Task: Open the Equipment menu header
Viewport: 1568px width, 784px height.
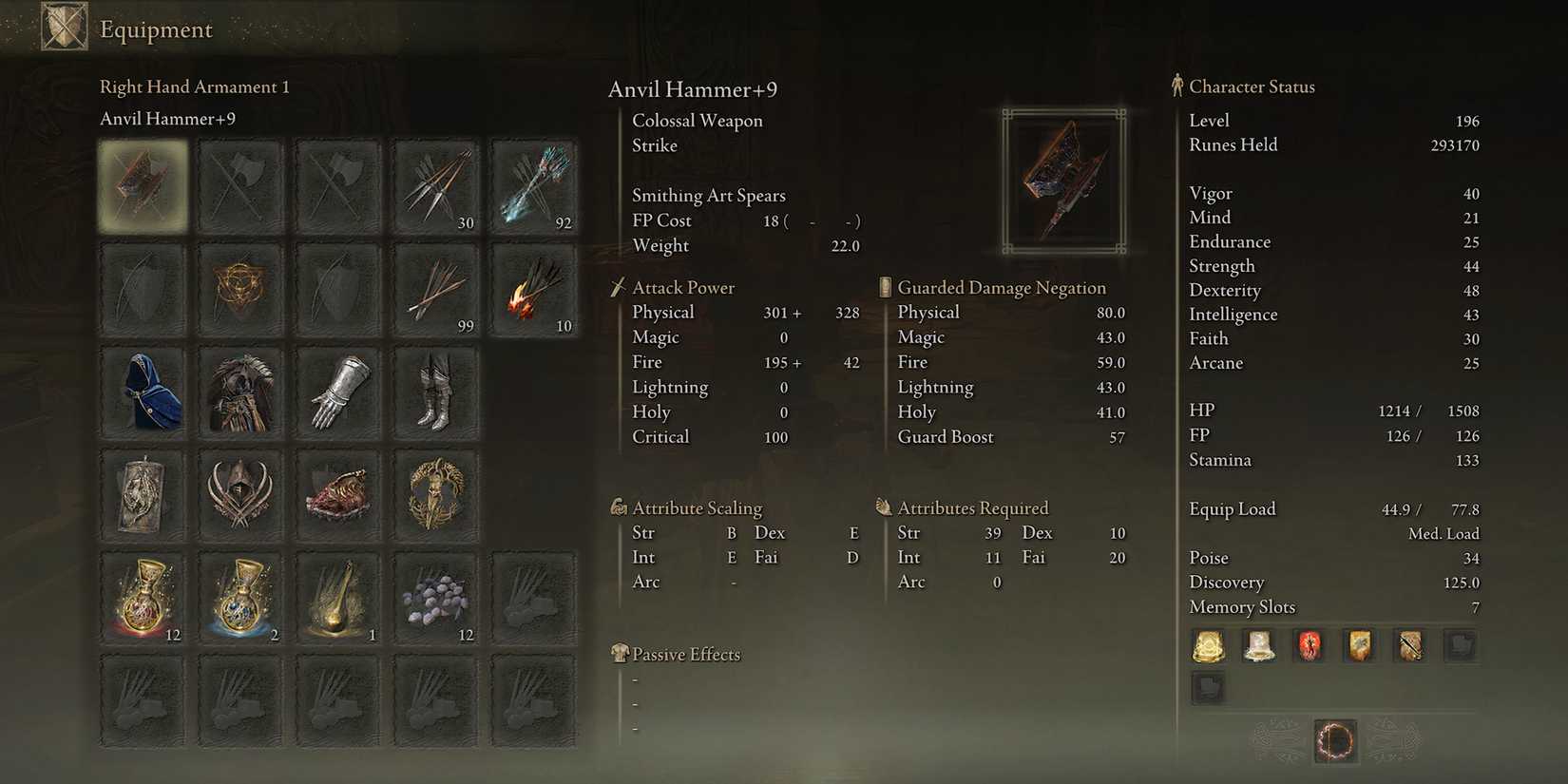Action: point(155,29)
